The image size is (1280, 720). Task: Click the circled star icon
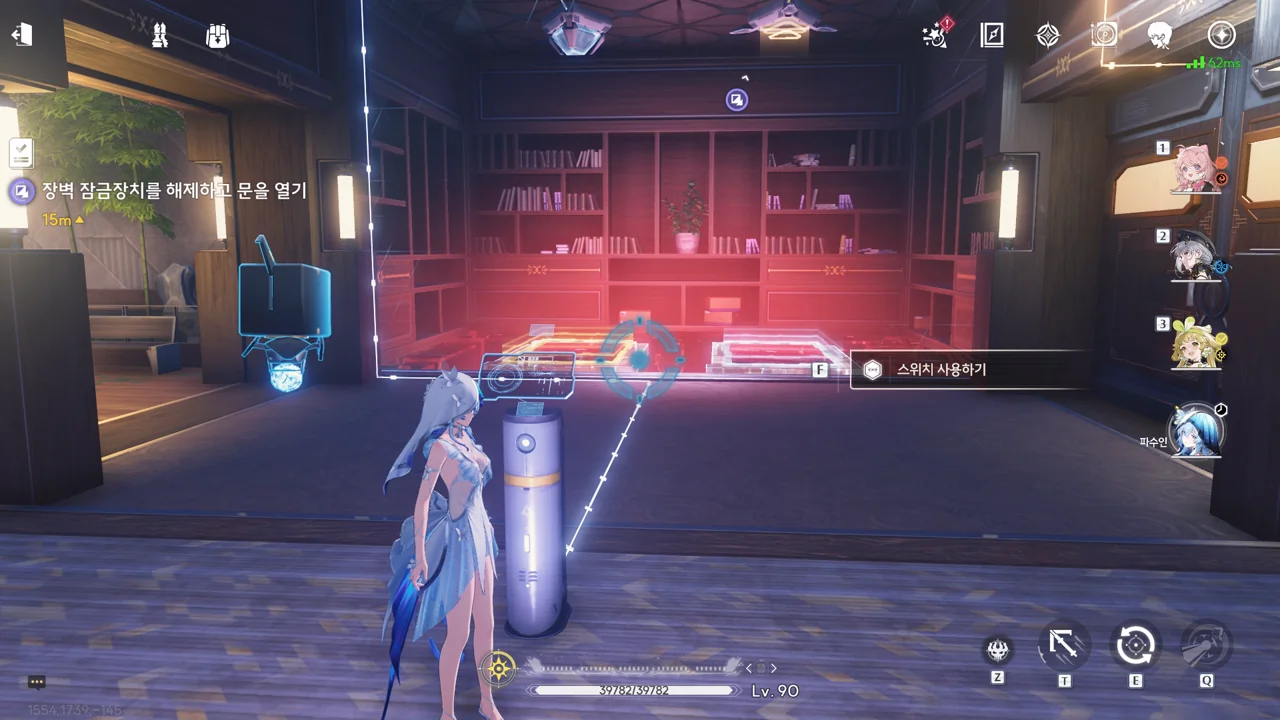coord(1221,35)
